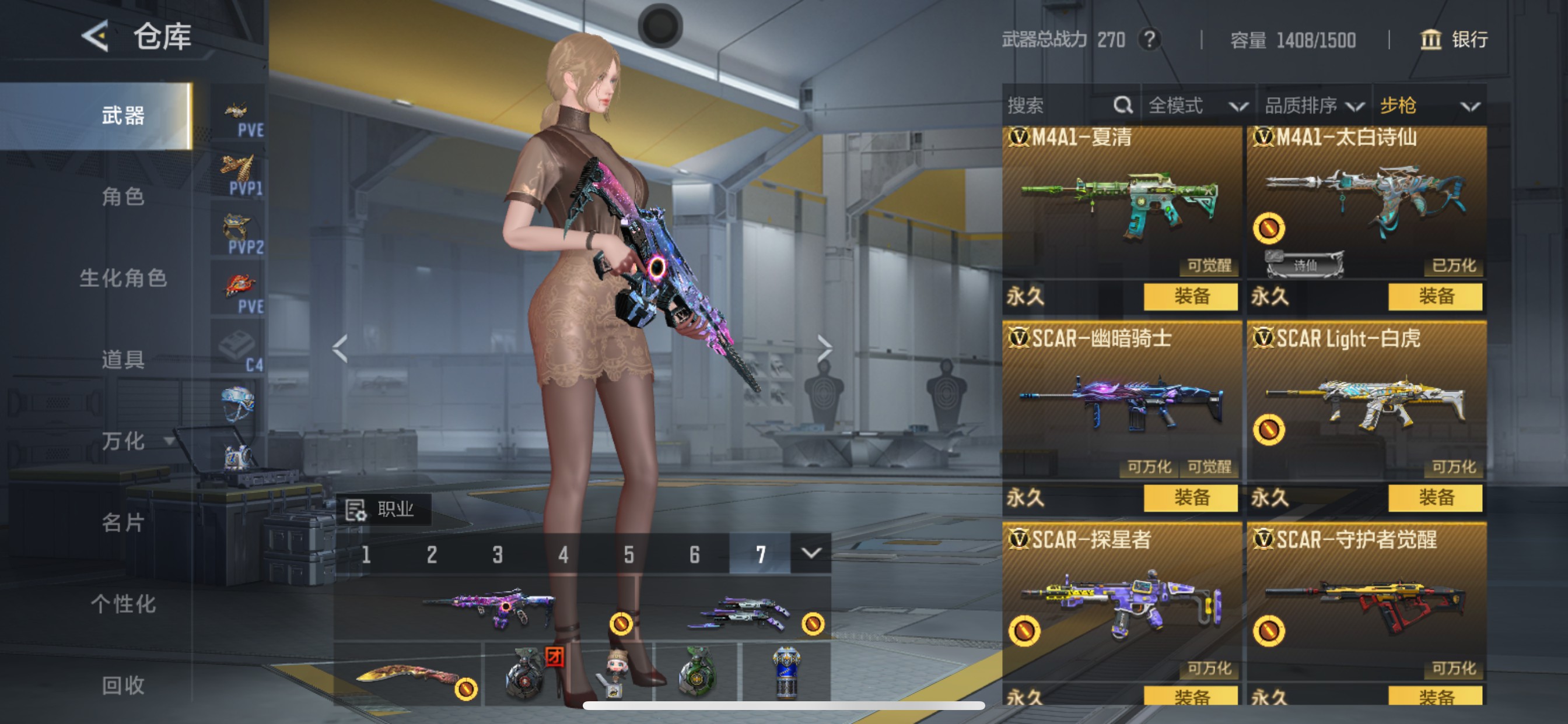Open the 银行 bank

[1454, 40]
